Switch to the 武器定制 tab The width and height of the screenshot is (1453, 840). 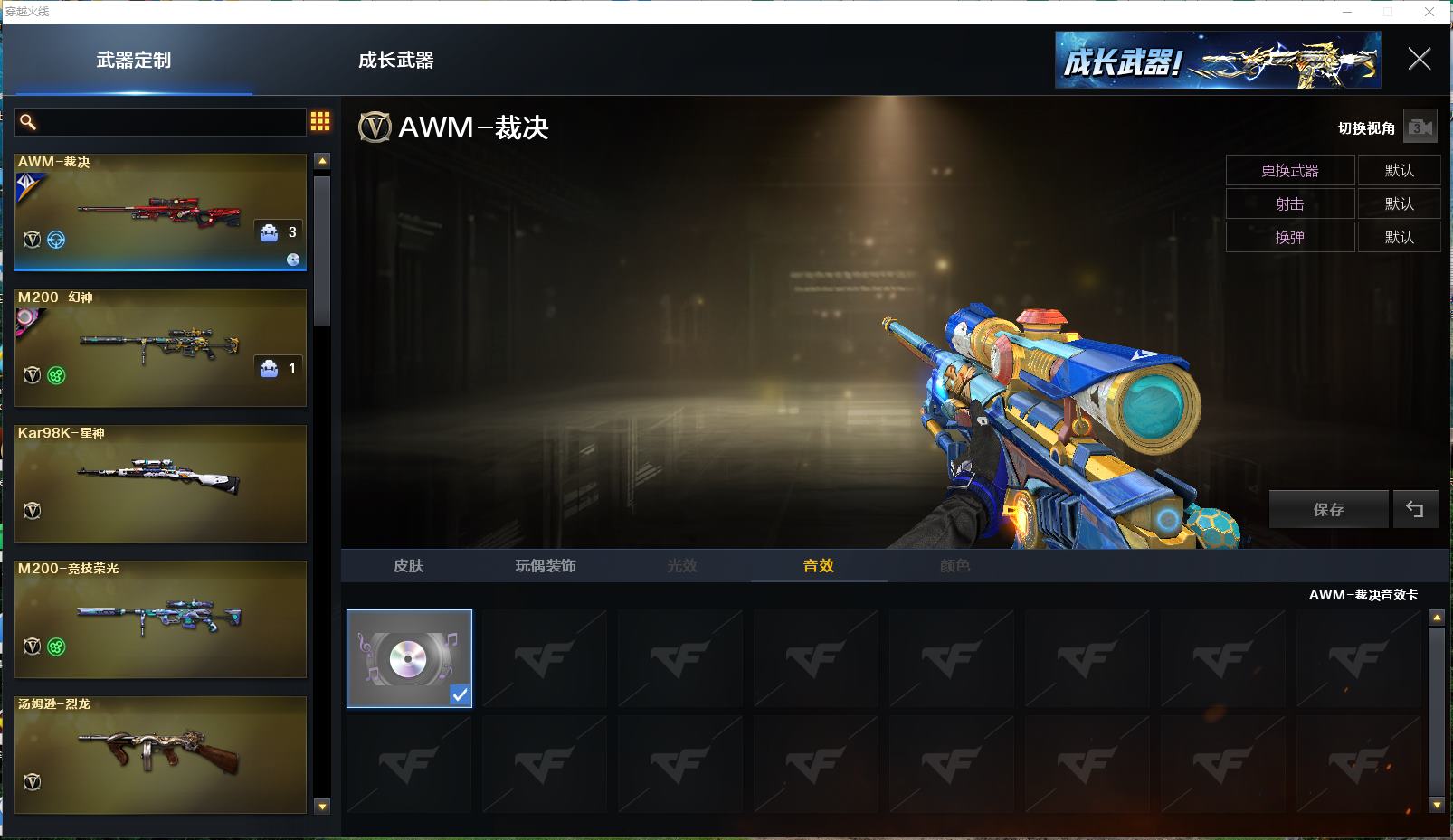(x=134, y=61)
